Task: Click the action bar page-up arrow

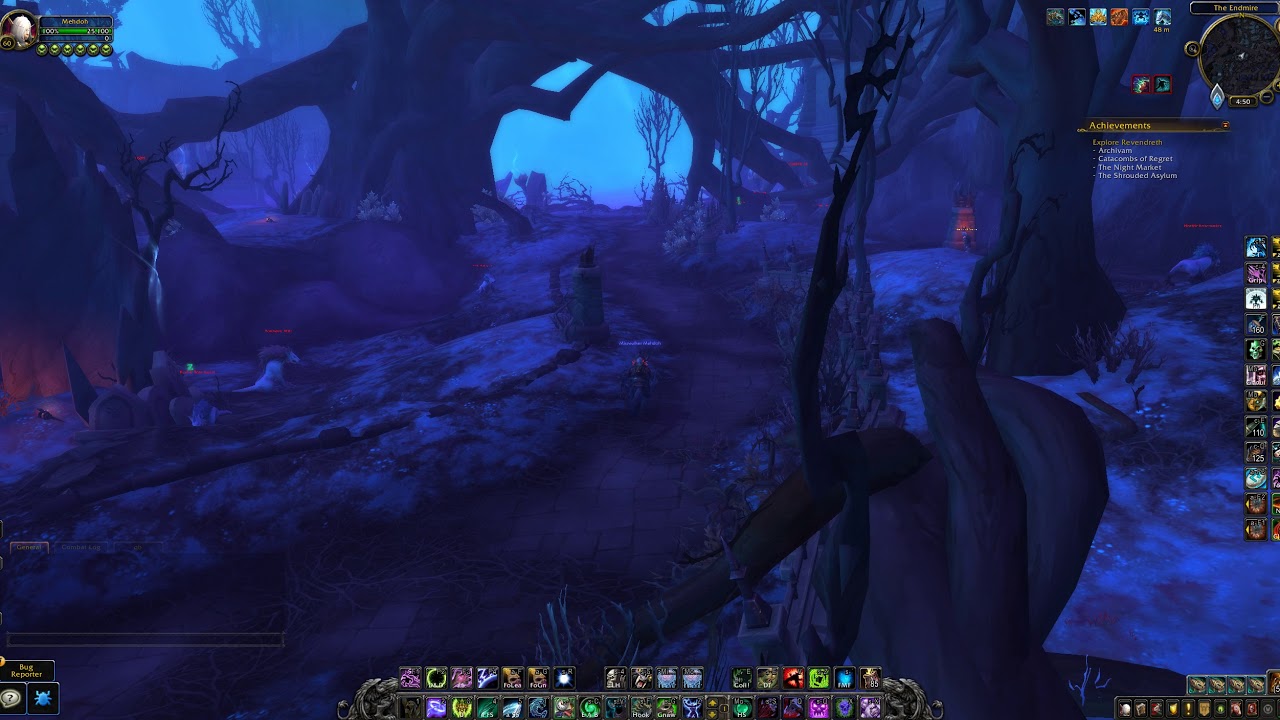Action: click(712, 701)
